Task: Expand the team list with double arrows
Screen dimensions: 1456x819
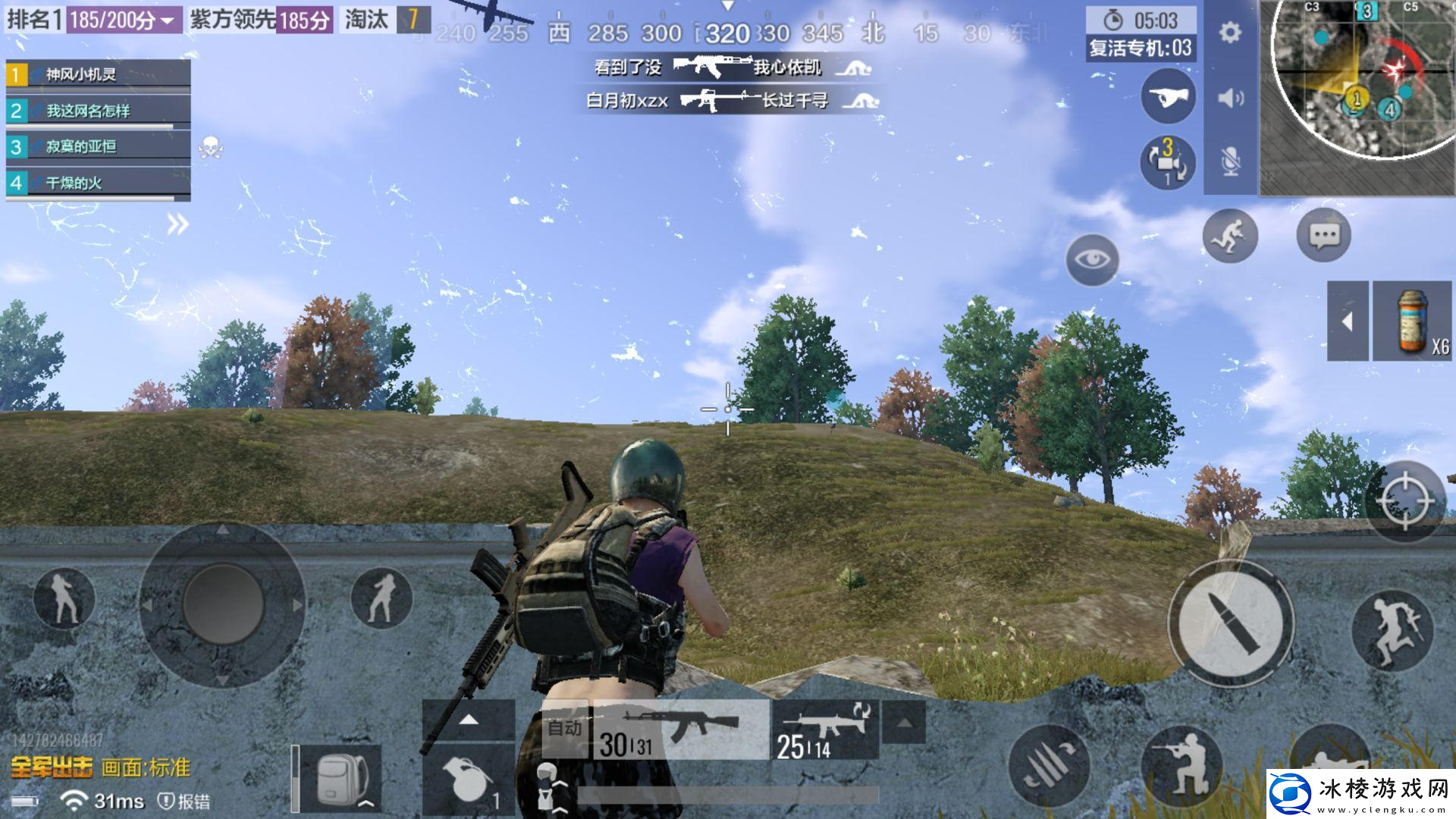Action: [177, 224]
